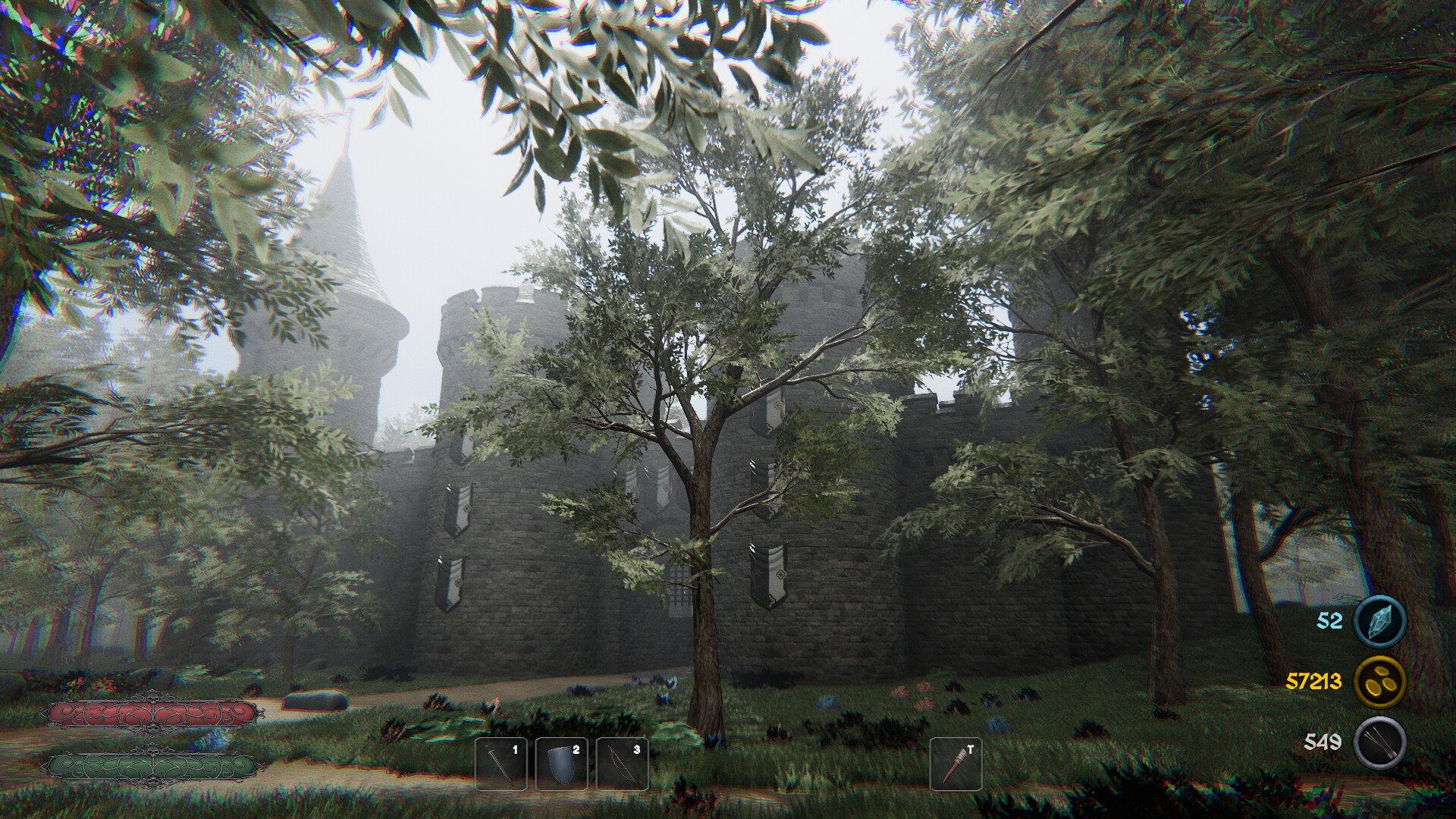The image size is (1456, 819).
Task: Click the arrows ammunition icon
Action: click(x=1379, y=742)
